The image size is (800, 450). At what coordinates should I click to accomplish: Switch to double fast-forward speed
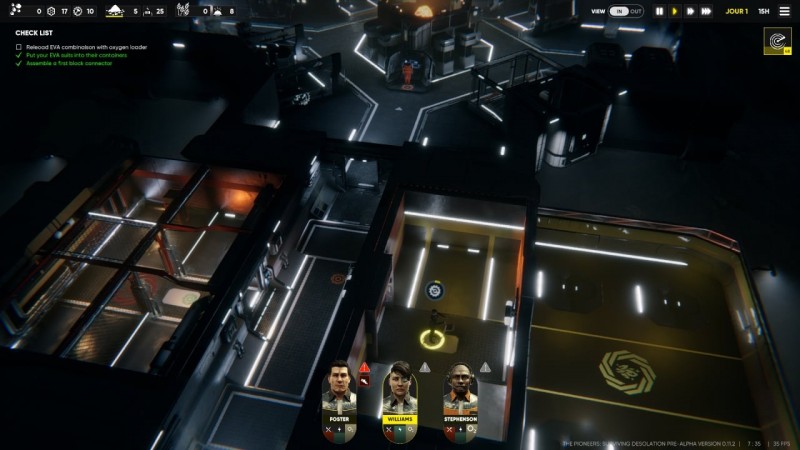[690, 11]
